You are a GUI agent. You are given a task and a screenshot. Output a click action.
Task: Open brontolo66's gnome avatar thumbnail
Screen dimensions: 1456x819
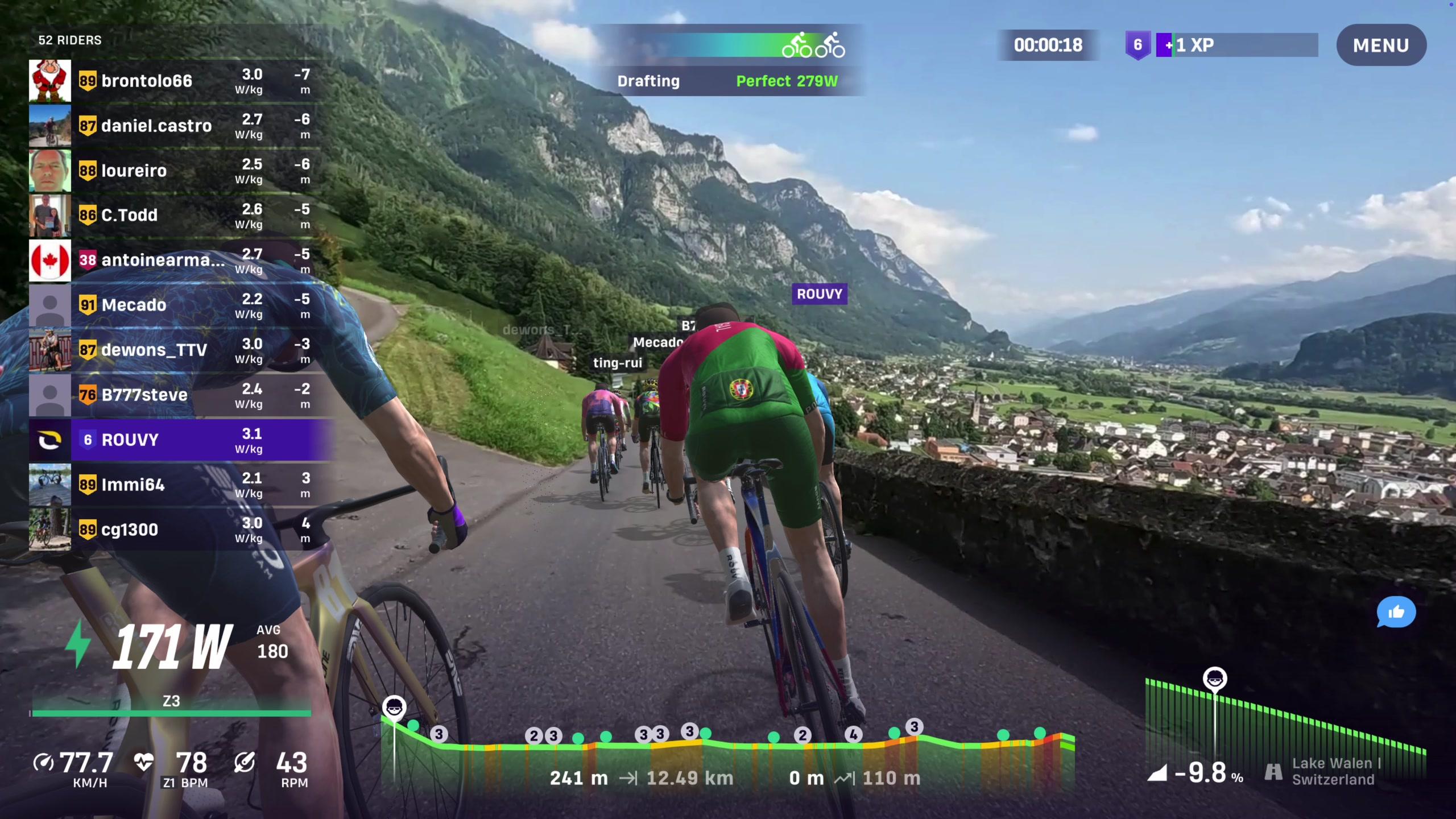pyautogui.click(x=50, y=81)
